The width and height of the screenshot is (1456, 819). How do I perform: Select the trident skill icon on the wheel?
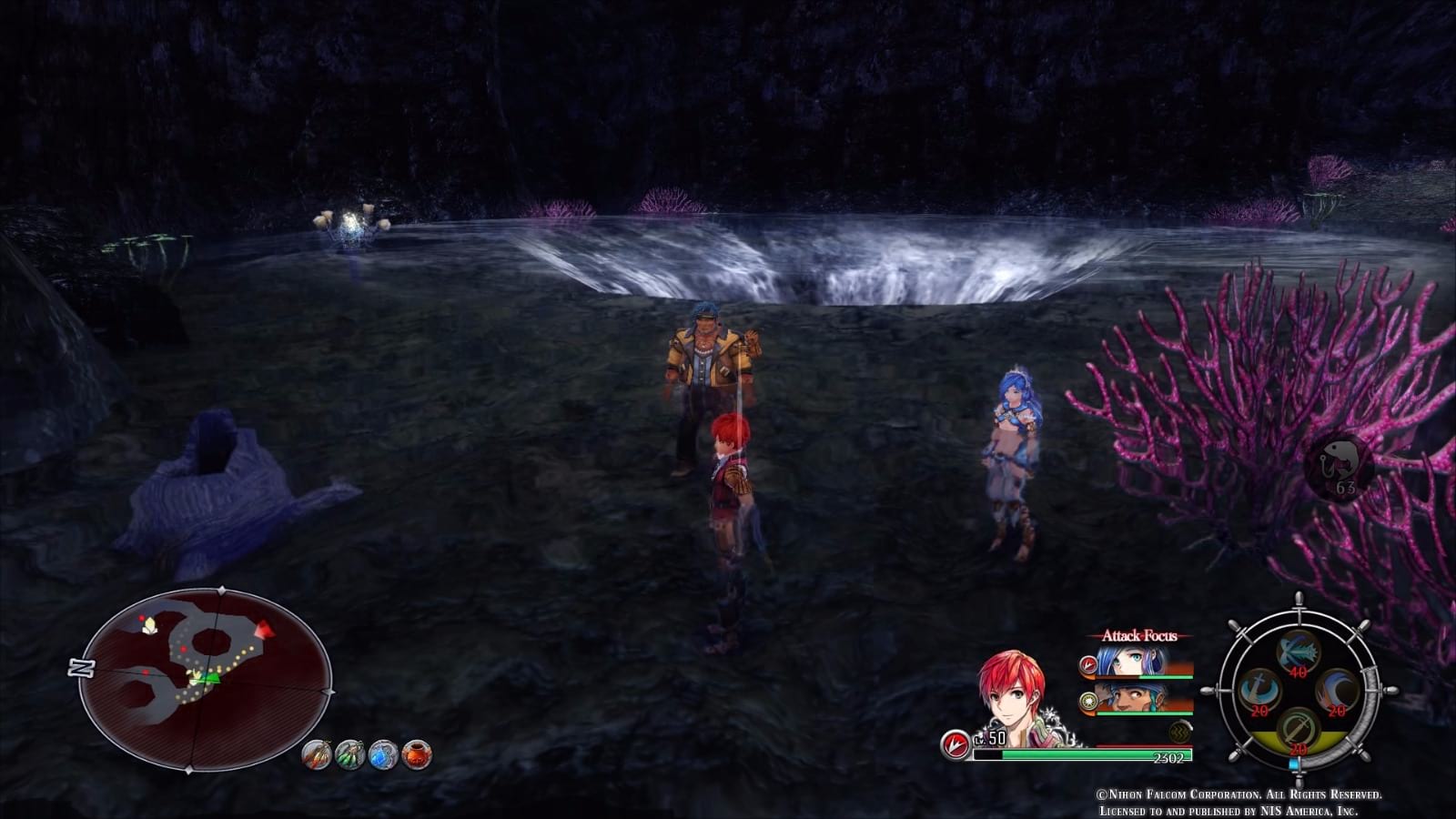1299,652
